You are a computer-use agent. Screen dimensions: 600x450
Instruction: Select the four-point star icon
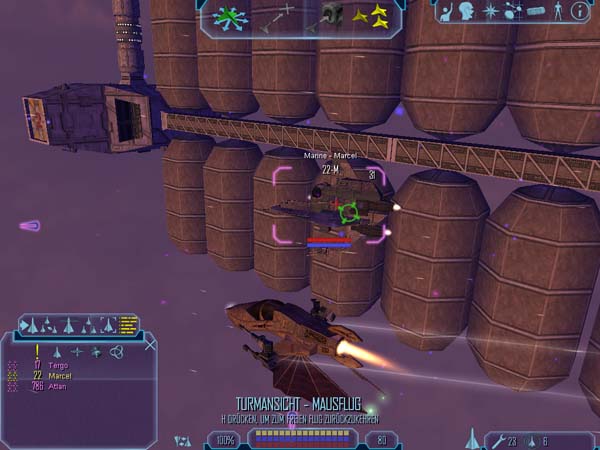click(x=491, y=12)
